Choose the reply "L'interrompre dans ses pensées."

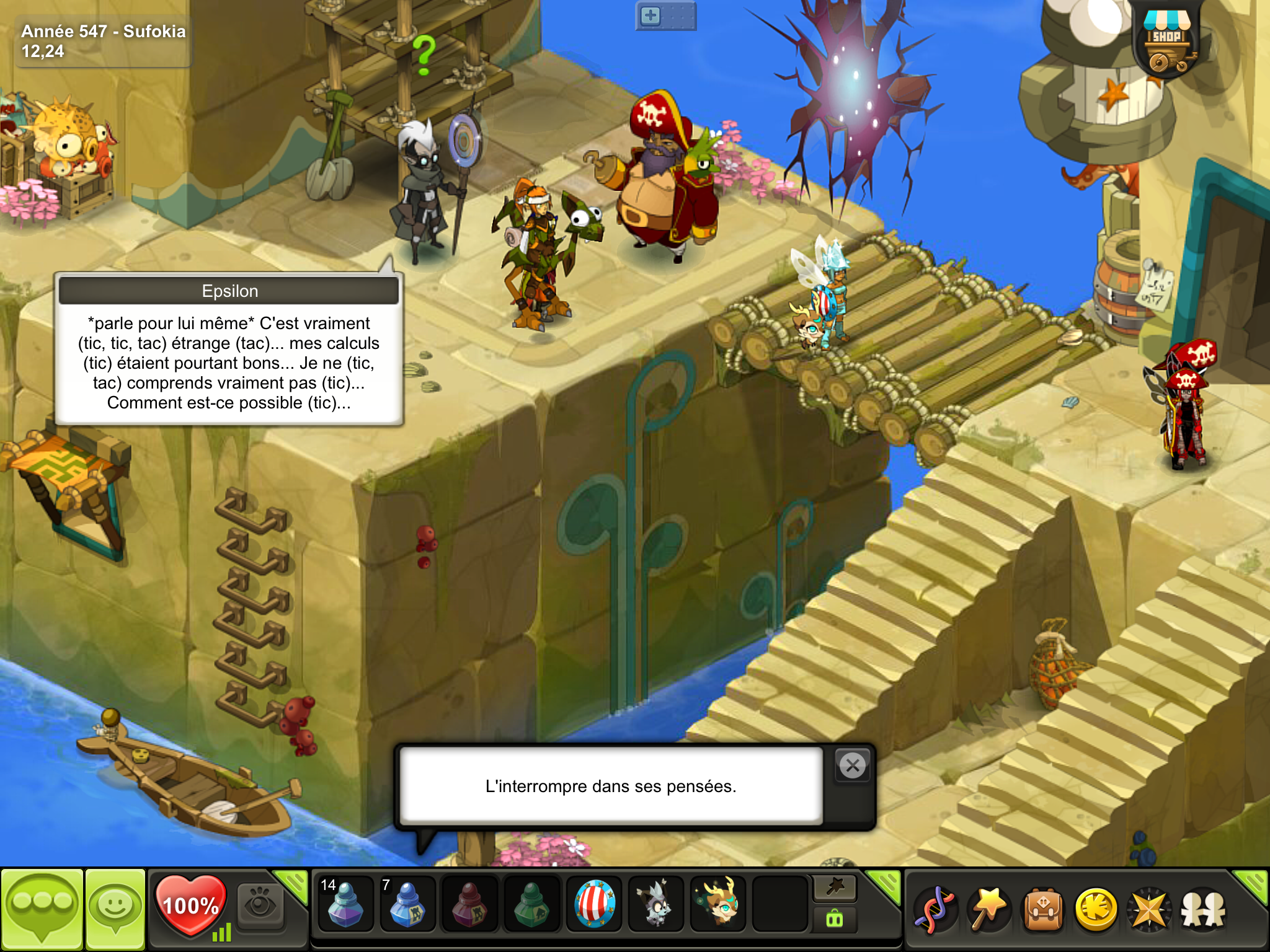(611, 786)
